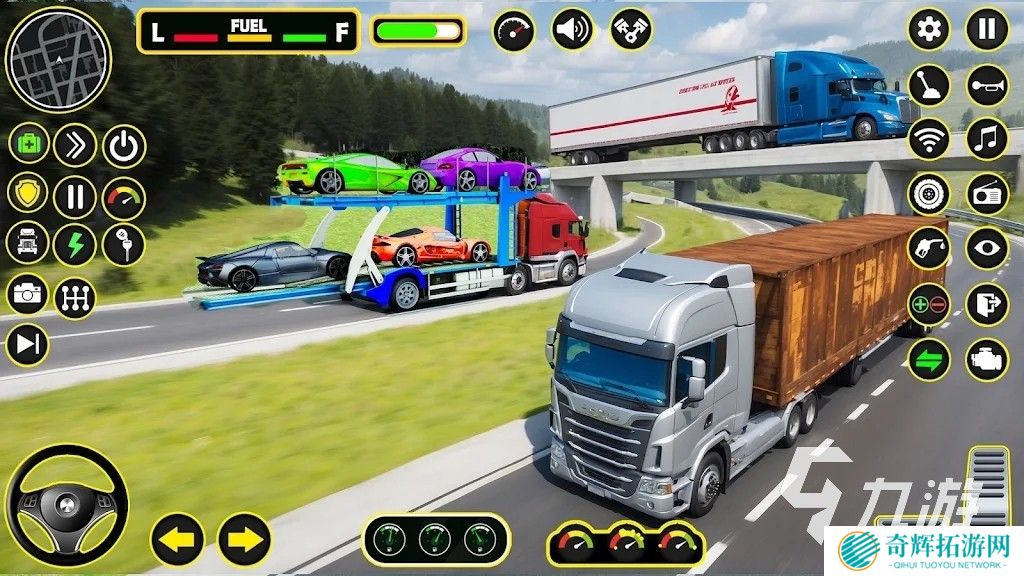The width and height of the screenshot is (1024, 576).
Task: Click the exit door button
Action: (x=986, y=304)
